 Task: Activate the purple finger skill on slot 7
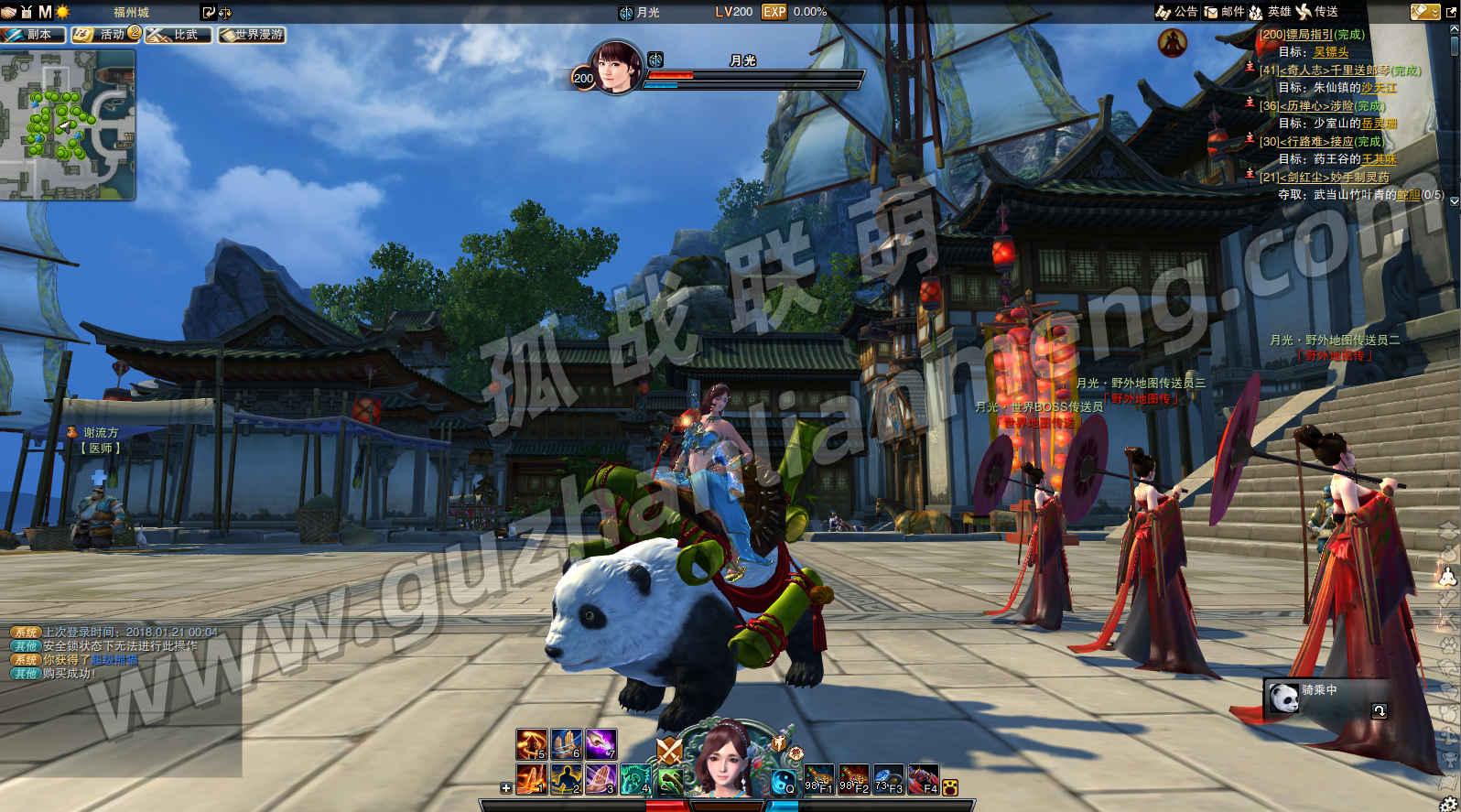click(601, 744)
